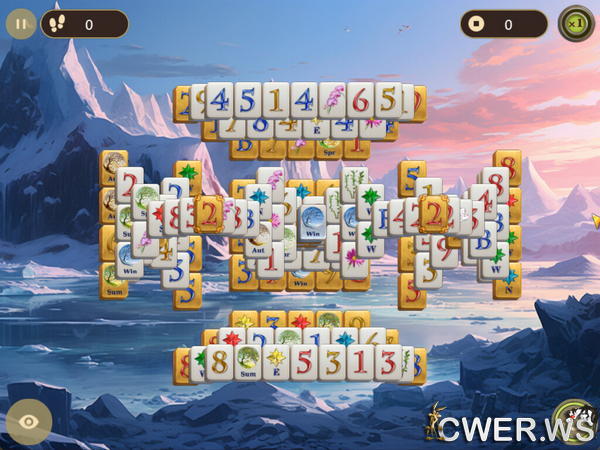Select the red 1 tile in the bottom row
The width and height of the screenshot is (600, 450).
pos(361,361)
